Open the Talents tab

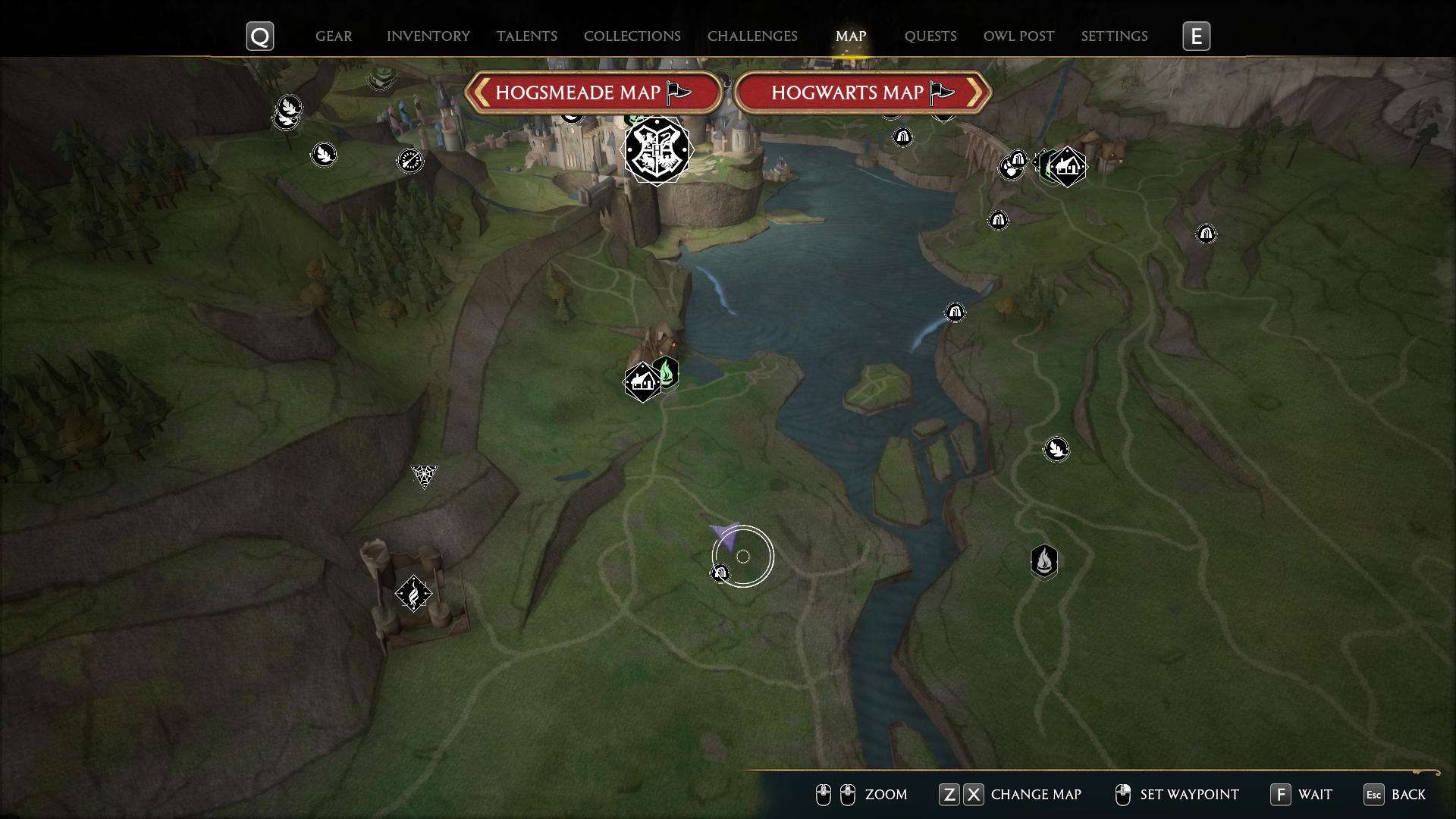click(527, 36)
